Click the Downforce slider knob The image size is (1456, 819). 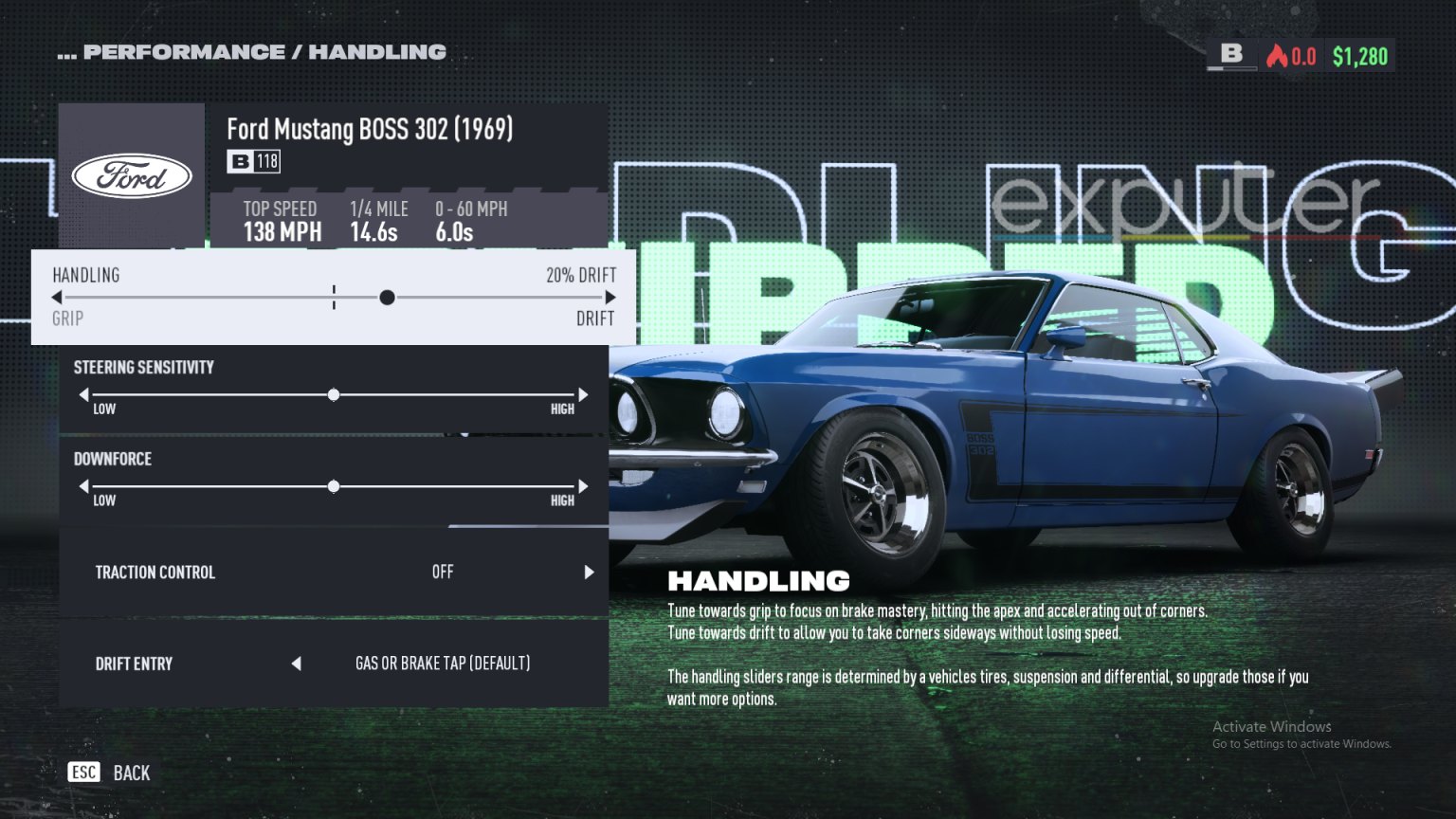tap(334, 485)
